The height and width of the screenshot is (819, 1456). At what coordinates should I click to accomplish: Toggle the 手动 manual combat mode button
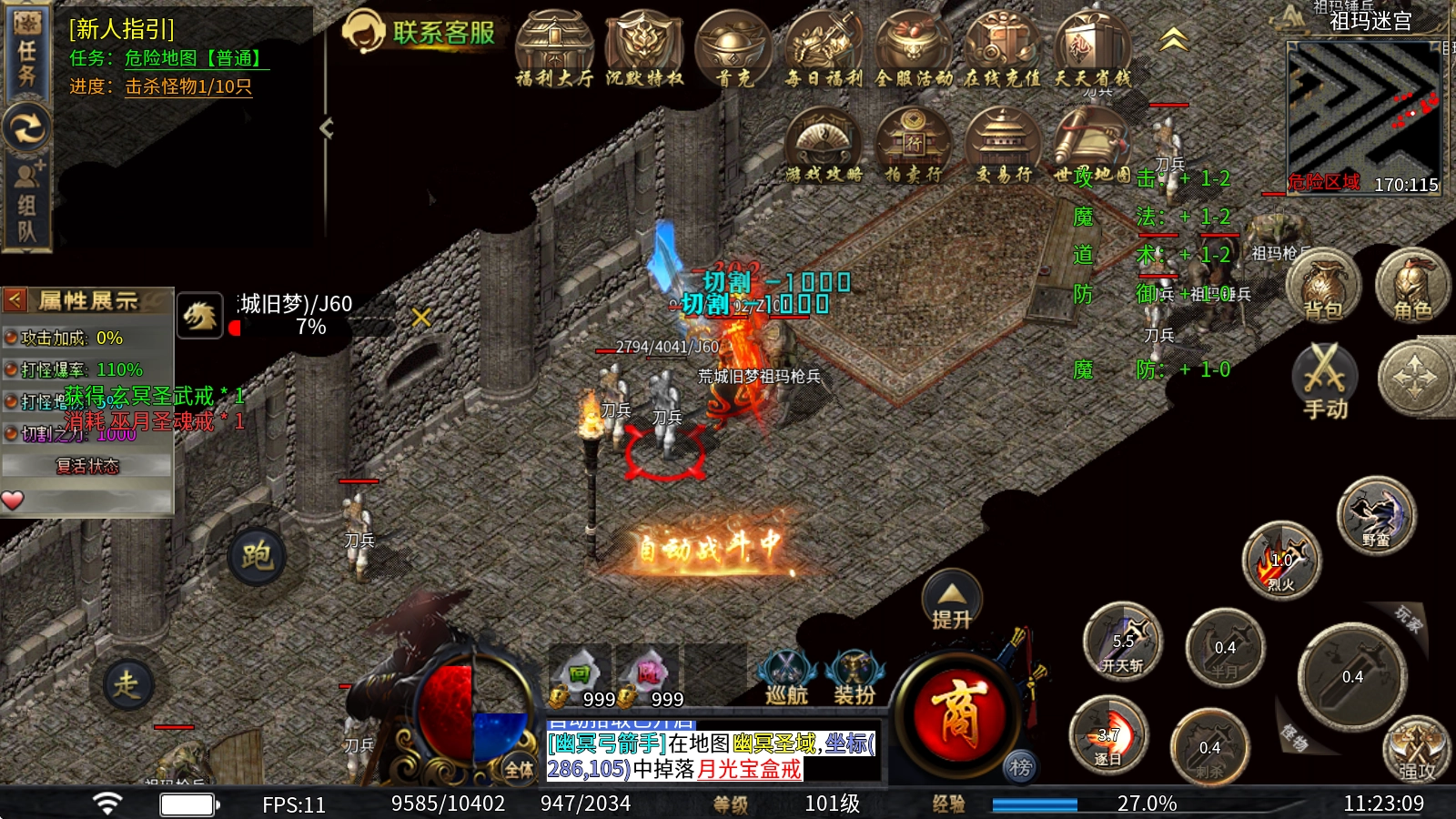[x=1325, y=380]
